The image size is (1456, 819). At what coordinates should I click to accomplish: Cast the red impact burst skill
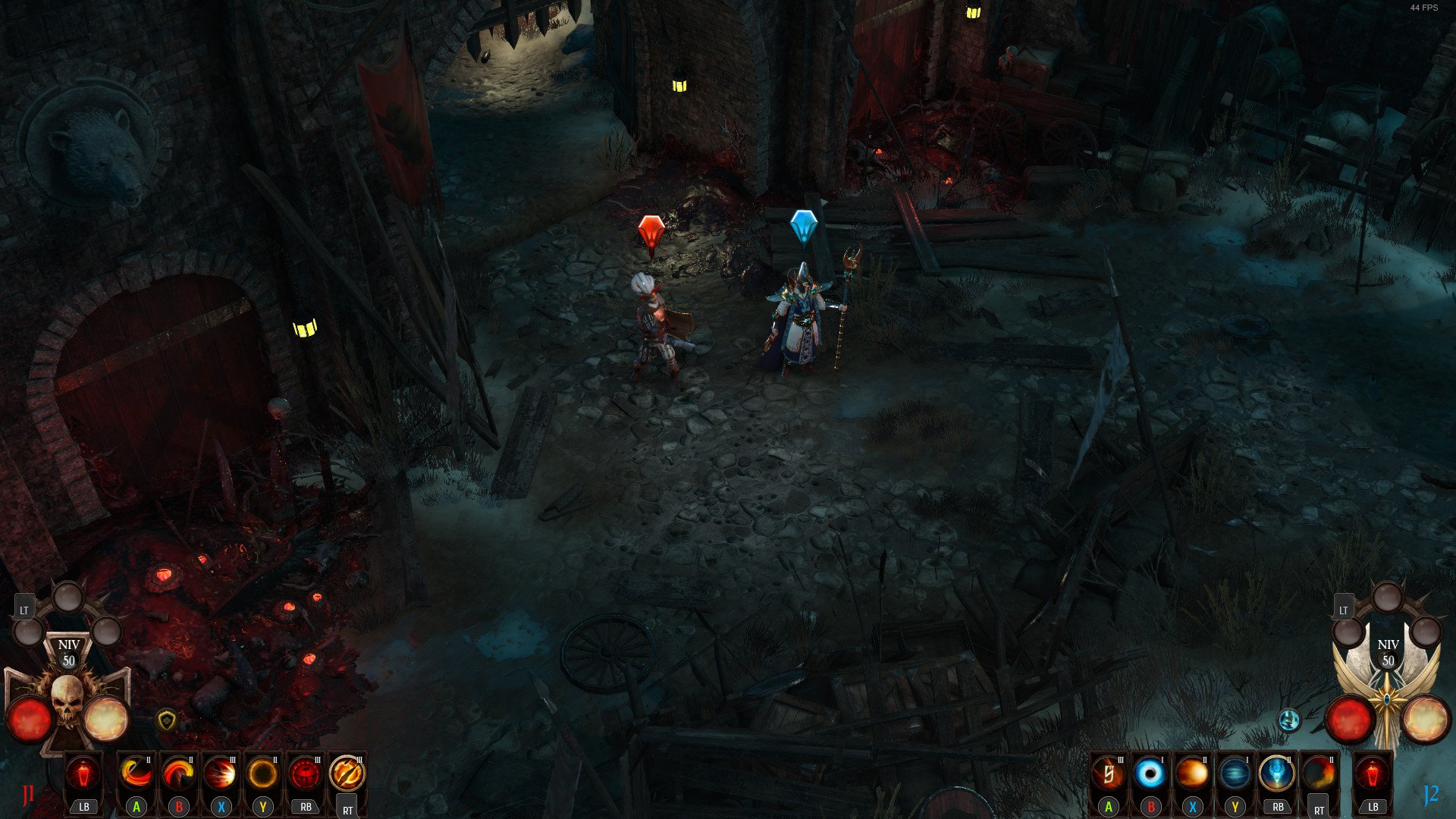pyautogui.click(x=221, y=774)
